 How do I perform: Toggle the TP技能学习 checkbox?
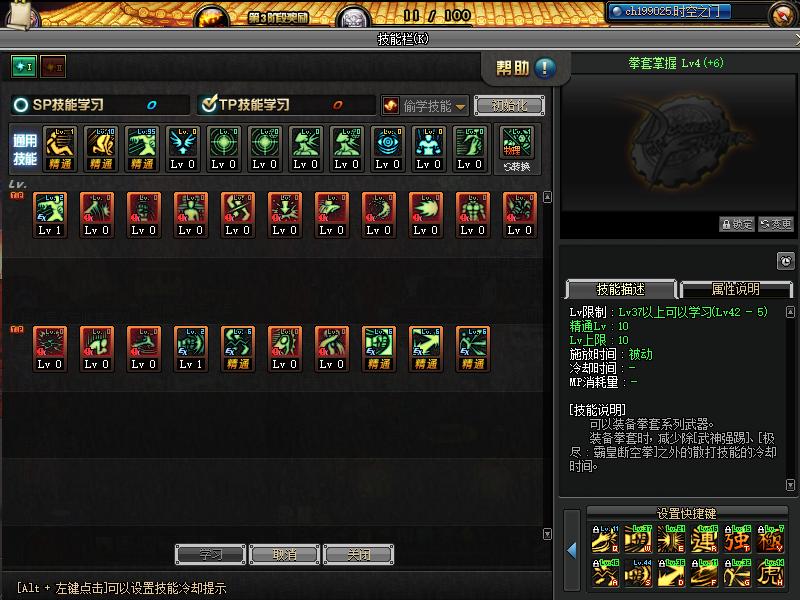click(209, 105)
